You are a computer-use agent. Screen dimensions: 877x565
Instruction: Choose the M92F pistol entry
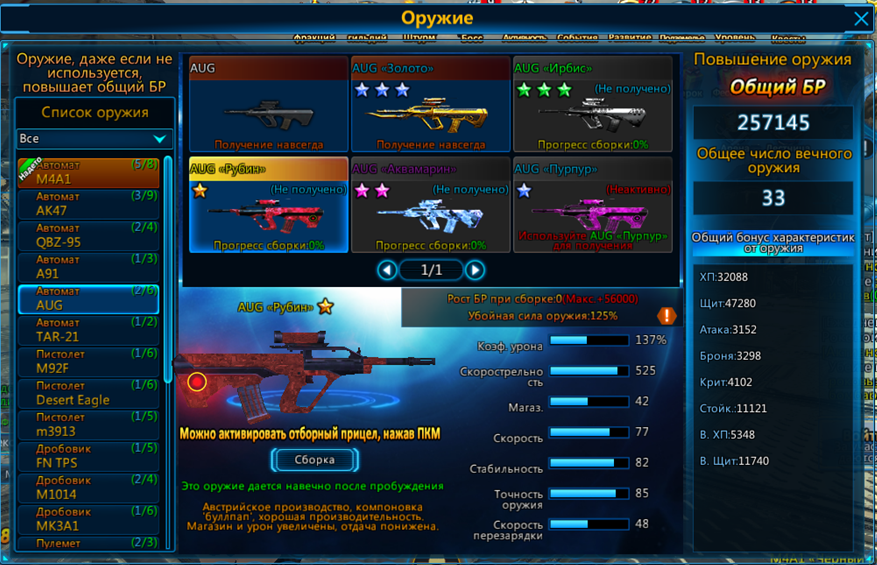click(90, 361)
